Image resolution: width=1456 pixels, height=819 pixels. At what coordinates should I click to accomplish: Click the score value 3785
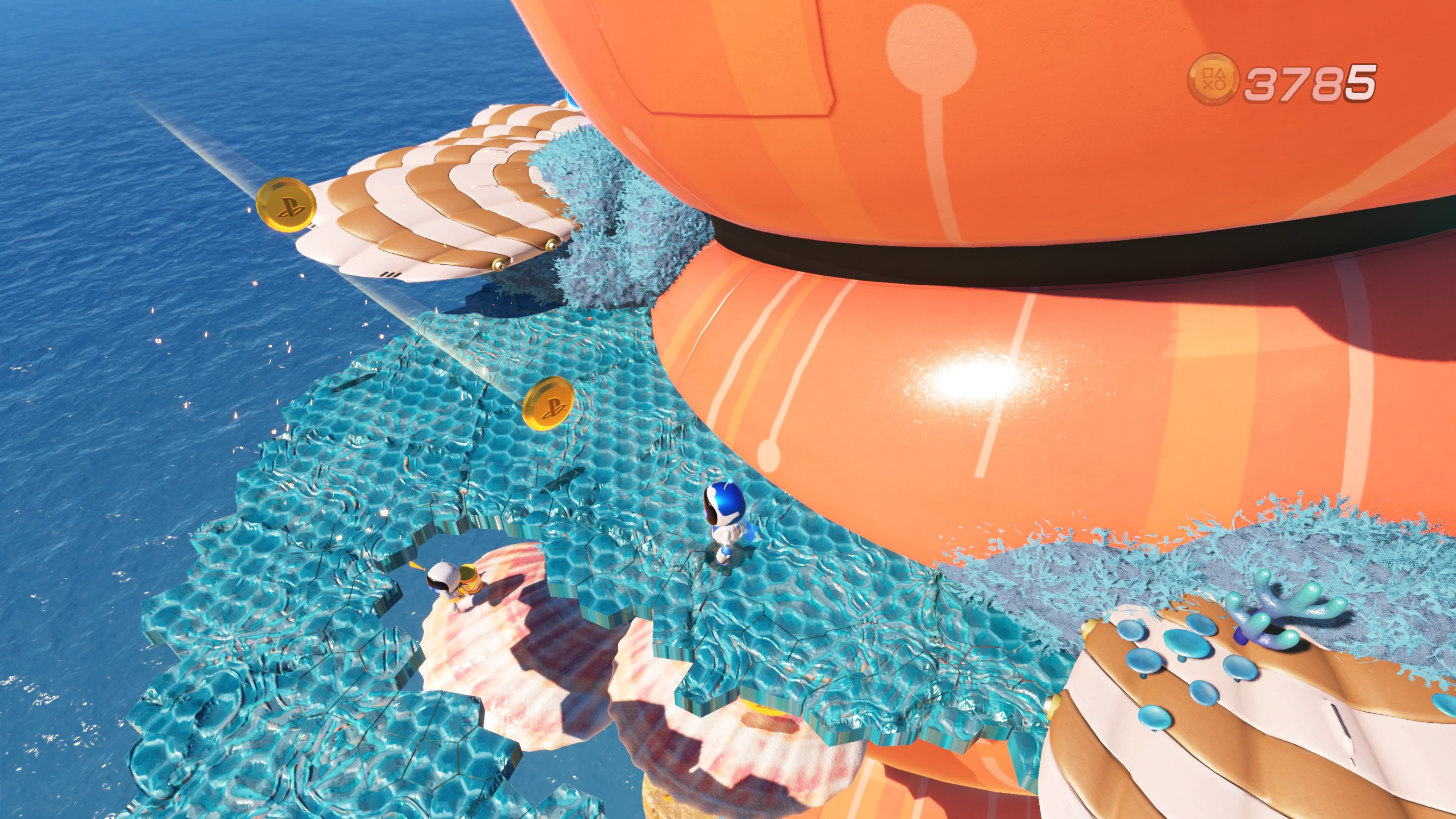coord(1311,79)
